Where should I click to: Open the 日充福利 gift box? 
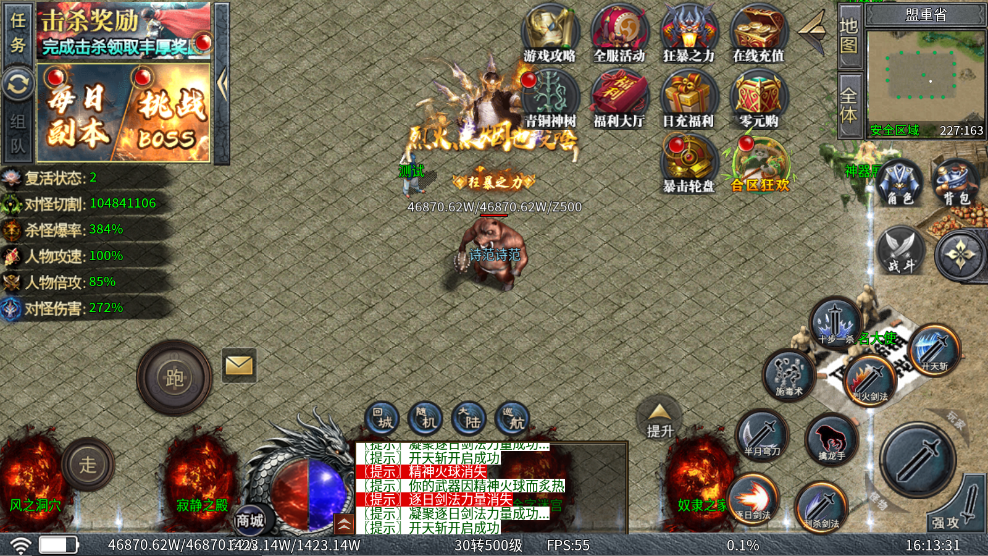(x=689, y=97)
